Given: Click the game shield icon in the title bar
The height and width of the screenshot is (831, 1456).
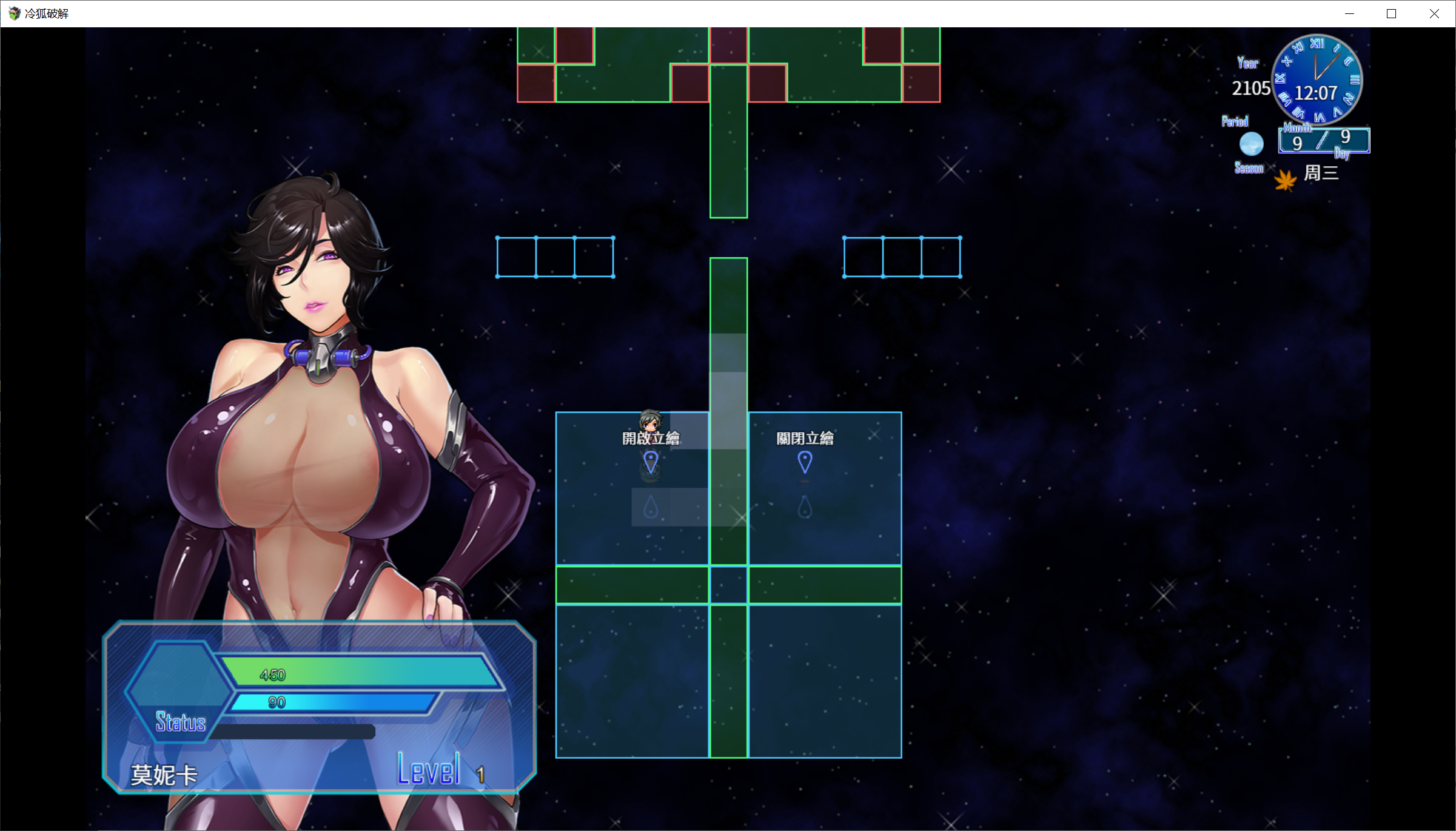Looking at the screenshot, I should 14,13.
